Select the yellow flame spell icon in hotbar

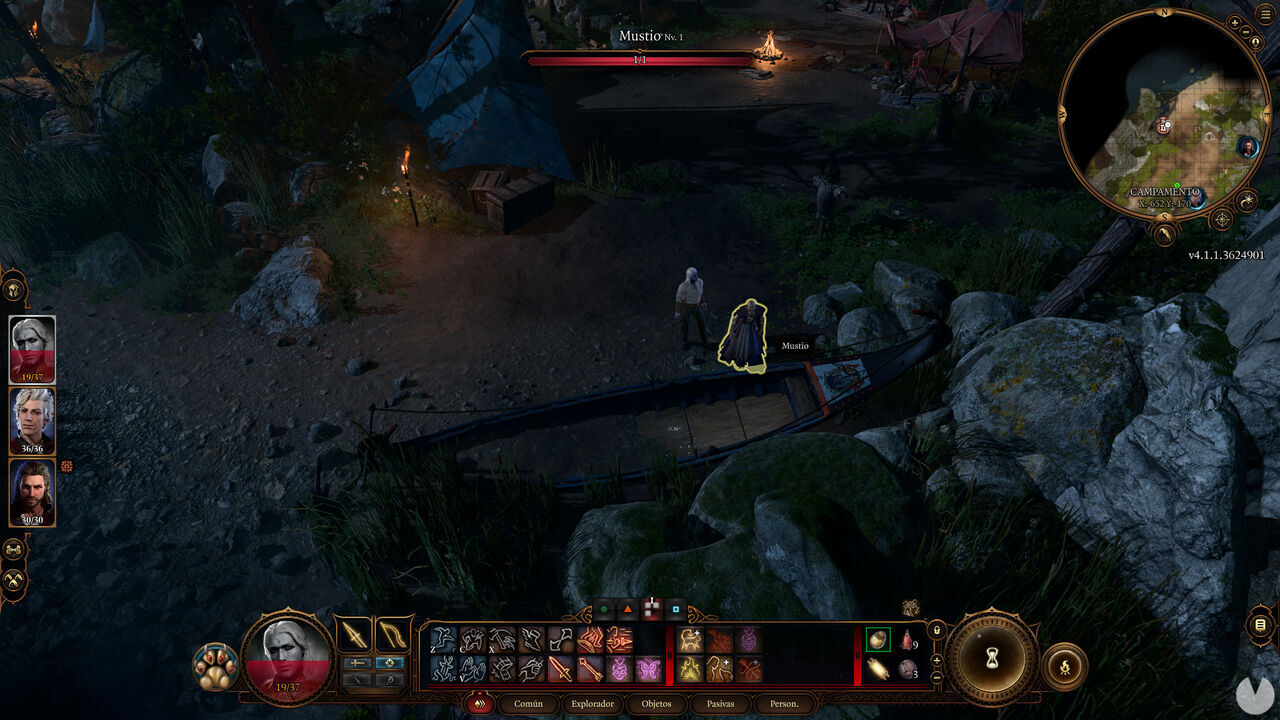point(689,666)
